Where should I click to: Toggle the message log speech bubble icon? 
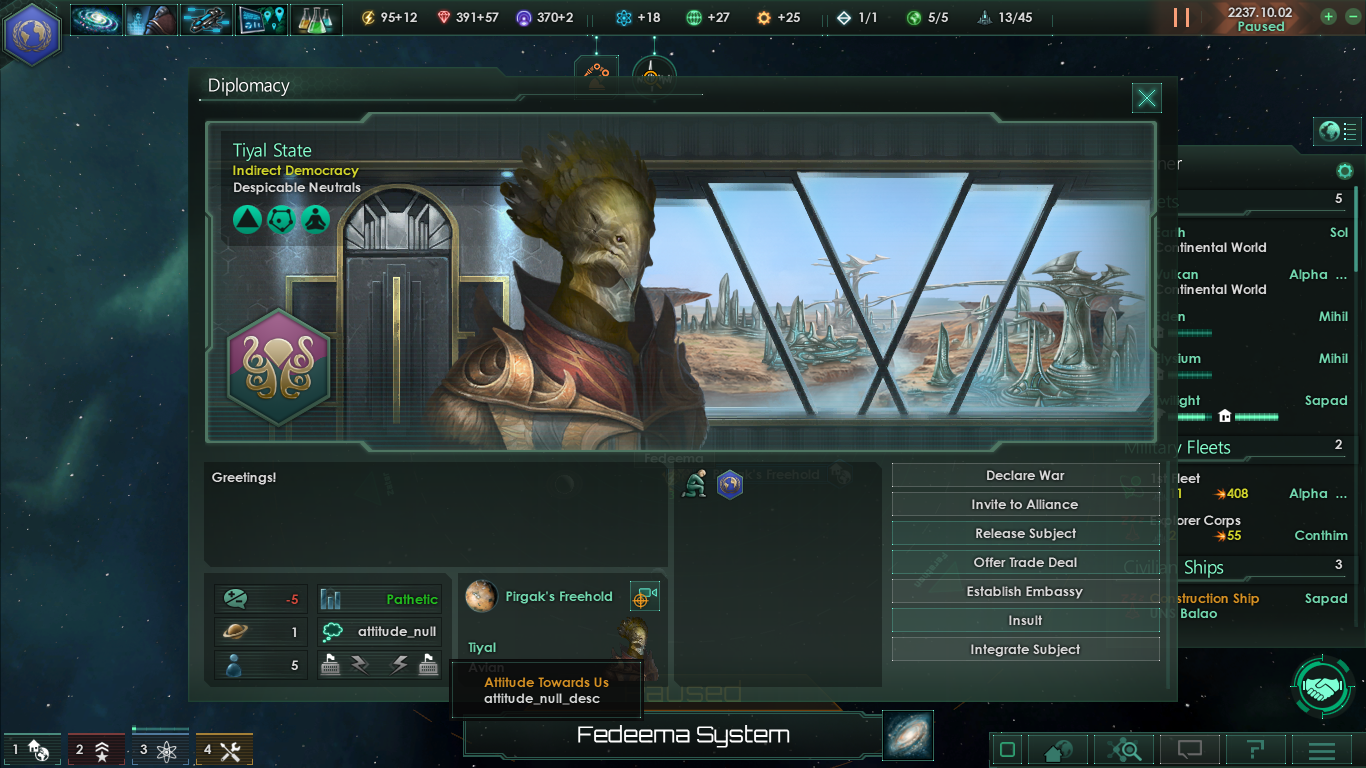pos(1188,750)
